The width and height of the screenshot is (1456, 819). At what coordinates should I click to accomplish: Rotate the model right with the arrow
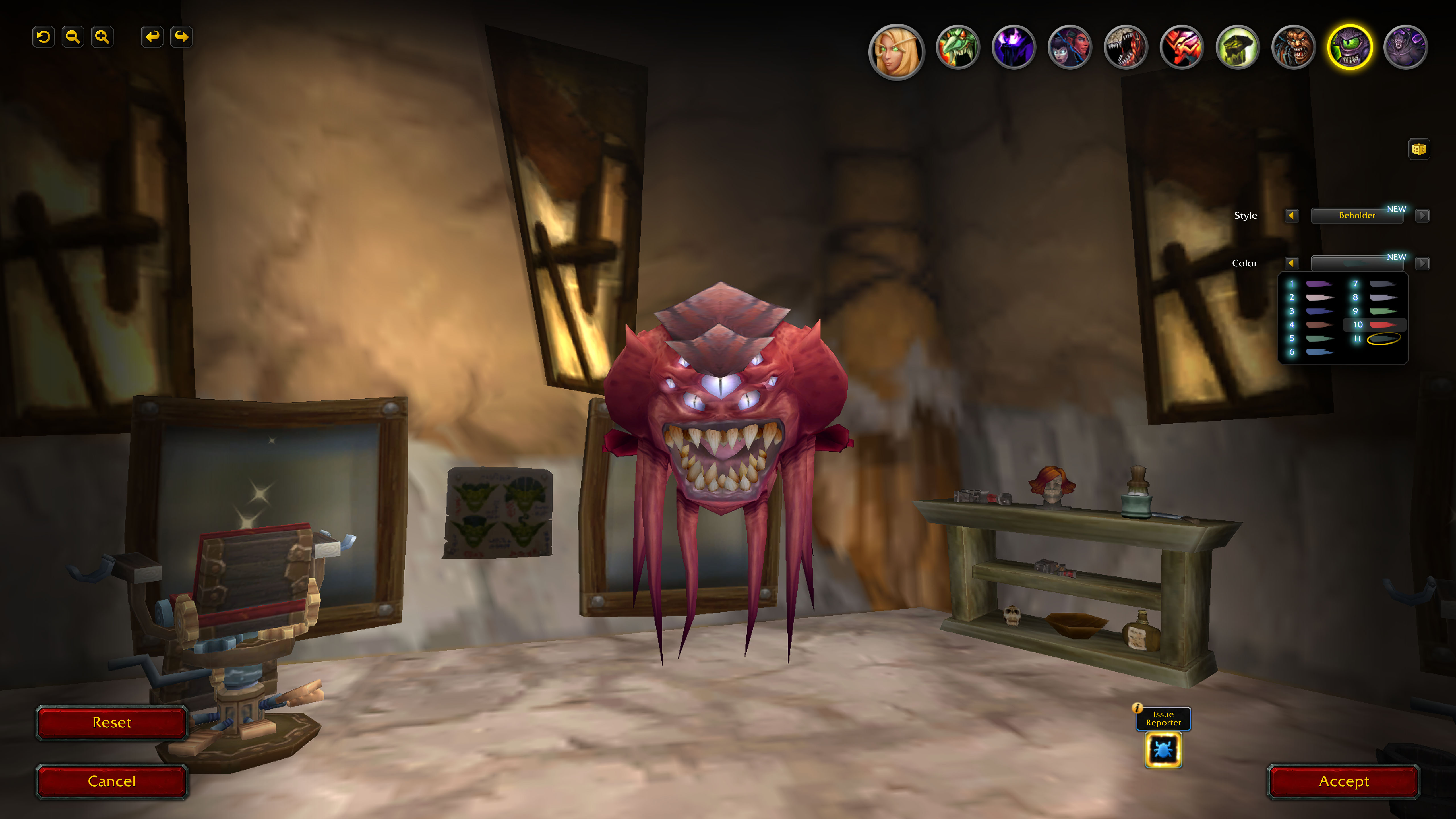181,37
